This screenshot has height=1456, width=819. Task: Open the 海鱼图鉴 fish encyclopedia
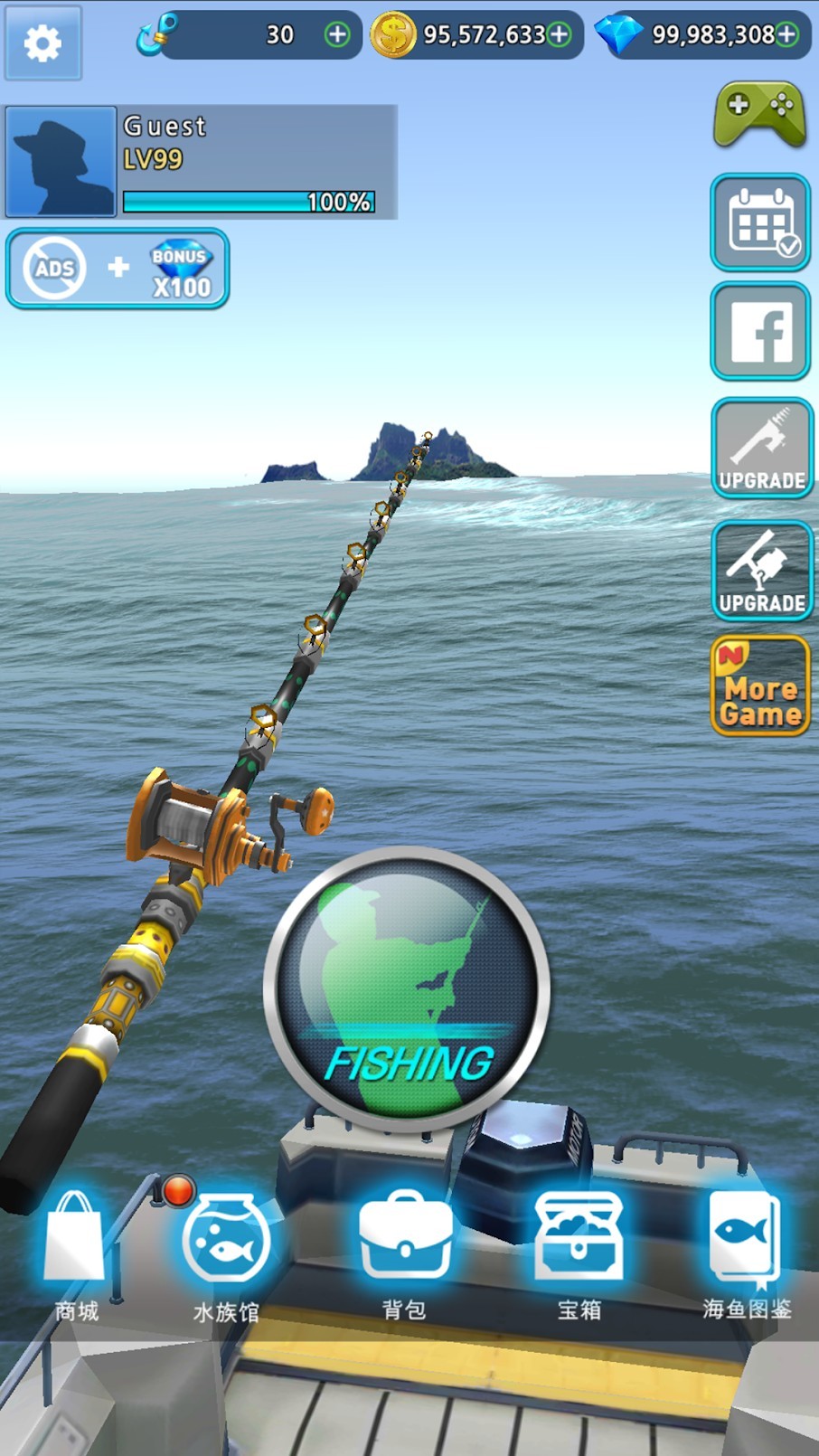click(x=747, y=1252)
